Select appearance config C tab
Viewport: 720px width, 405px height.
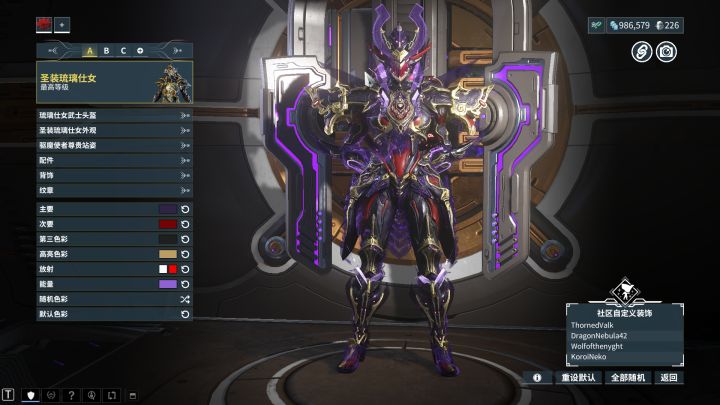[123, 50]
